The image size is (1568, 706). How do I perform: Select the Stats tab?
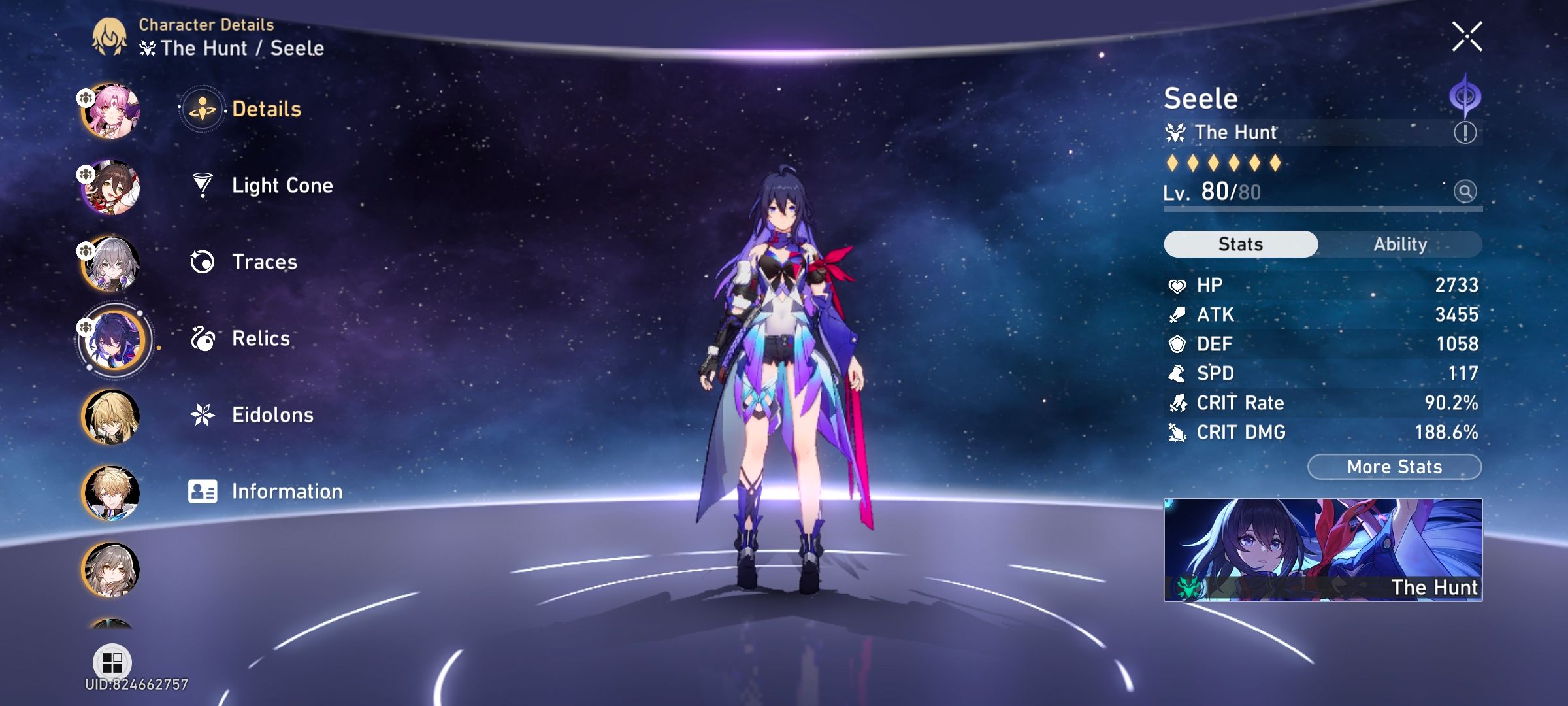tap(1239, 244)
